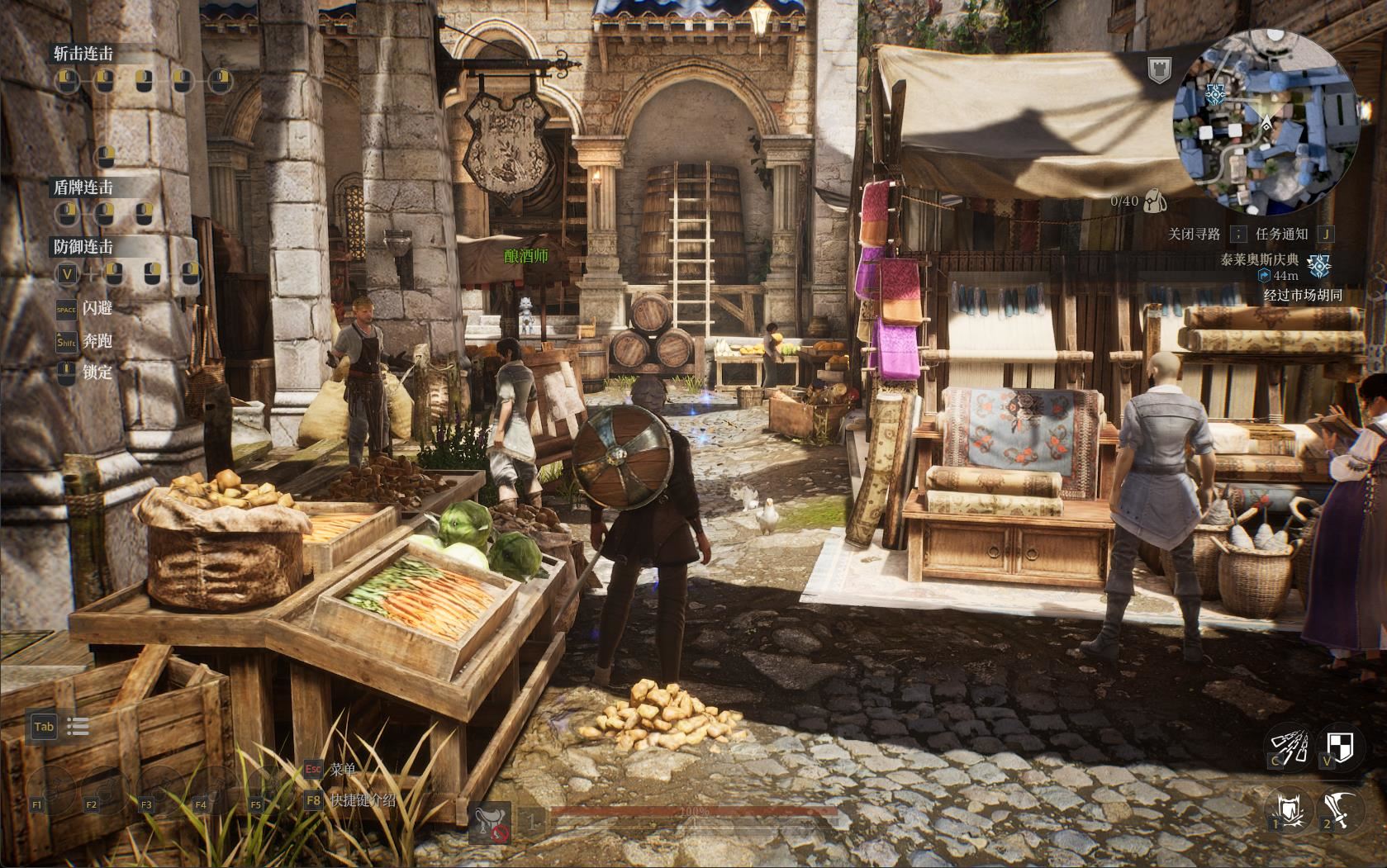
Task: Click the castle tower shield icon
Action: [1158, 69]
